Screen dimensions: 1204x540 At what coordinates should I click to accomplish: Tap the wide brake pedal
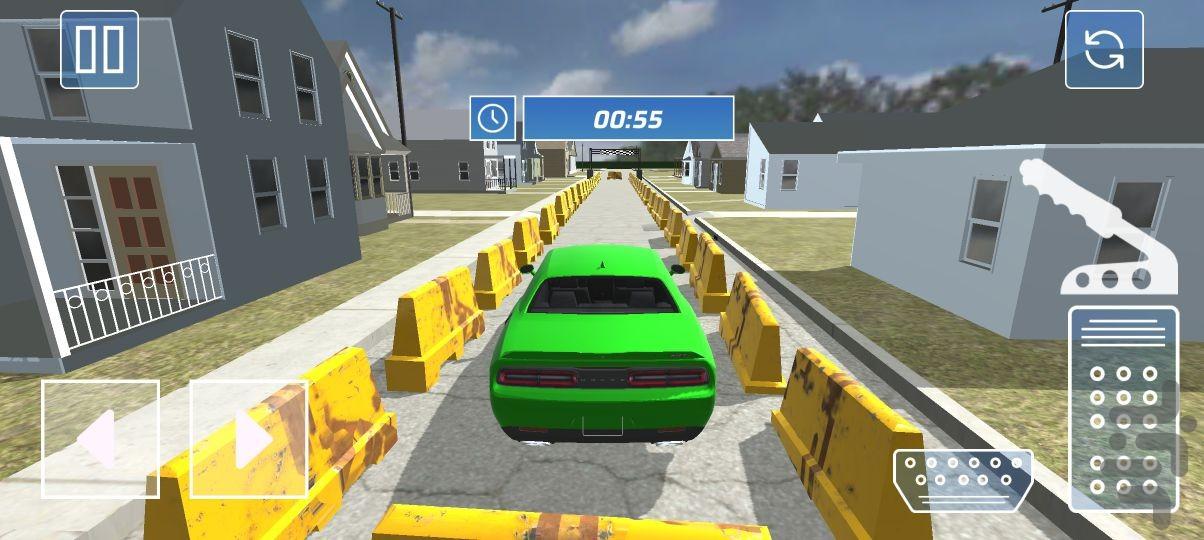pos(962,479)
